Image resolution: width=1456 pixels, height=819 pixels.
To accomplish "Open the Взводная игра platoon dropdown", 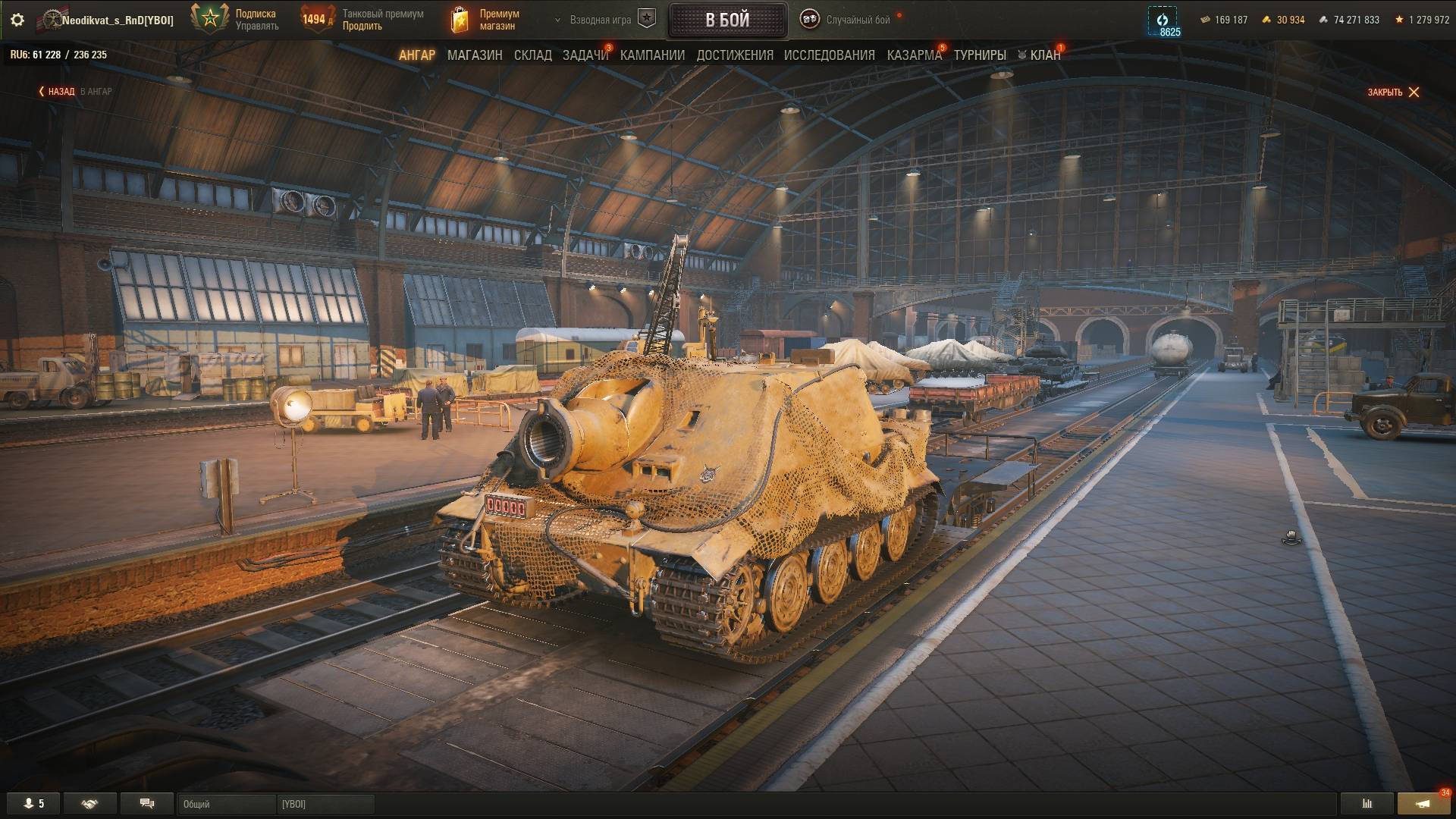I will click(x=601, y=20).
